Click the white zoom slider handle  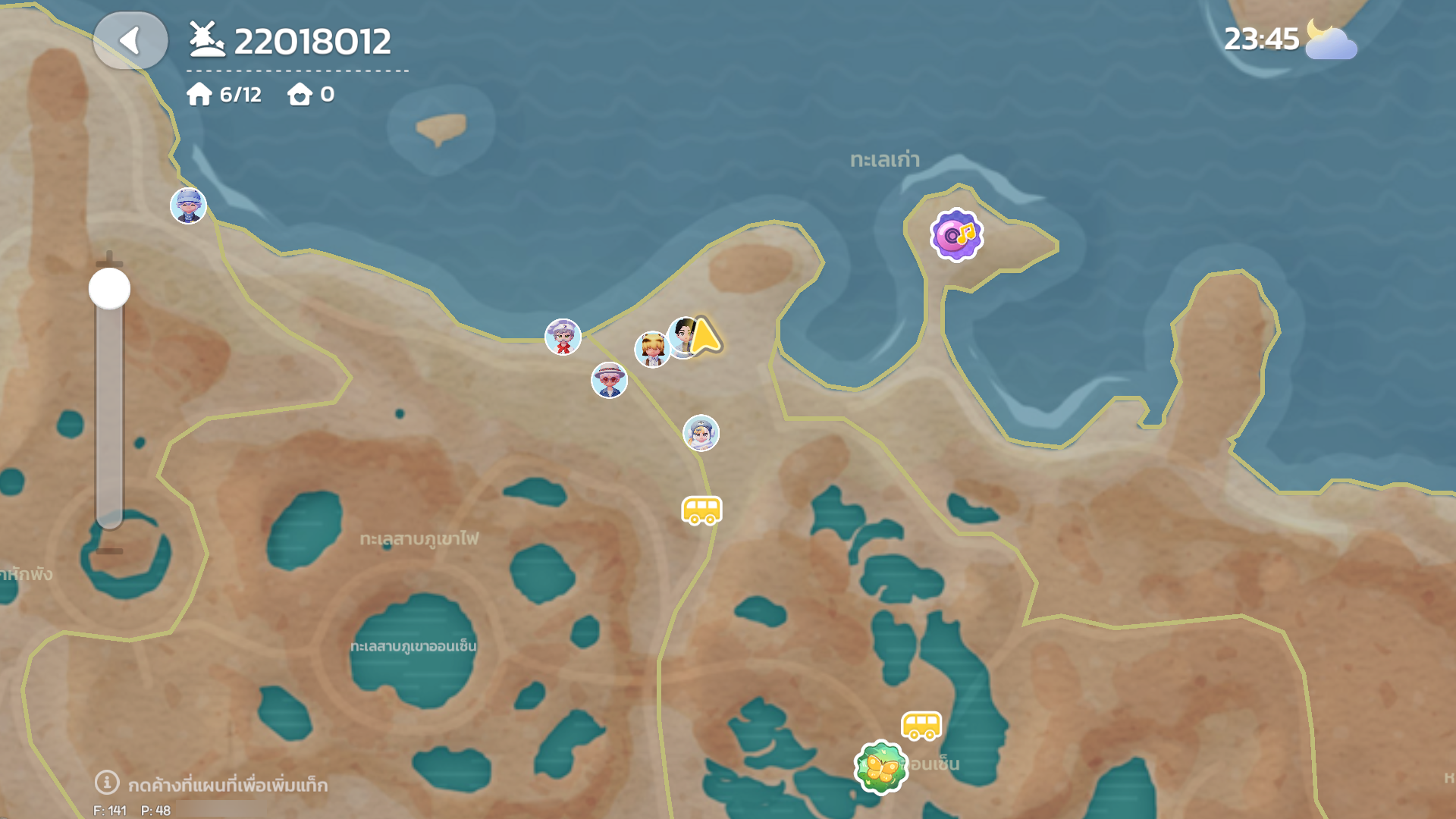[x=109, y=289]
